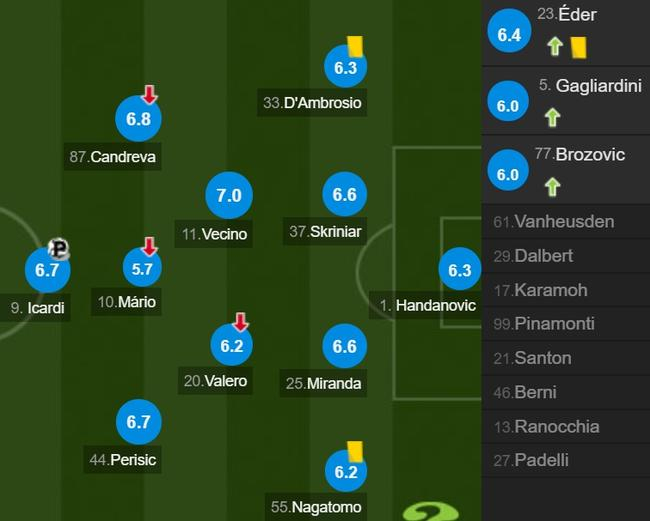Select goalkeeper Handanovic
Screen dimensions: 650x521
pyautogui.click(x=459, y=270)
